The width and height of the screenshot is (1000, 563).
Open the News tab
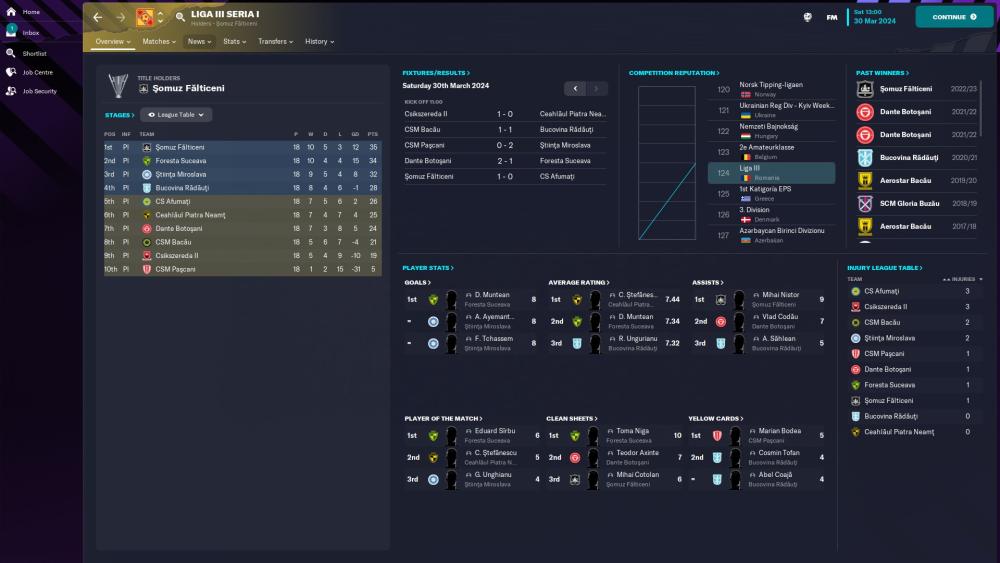tap(198, 42)
